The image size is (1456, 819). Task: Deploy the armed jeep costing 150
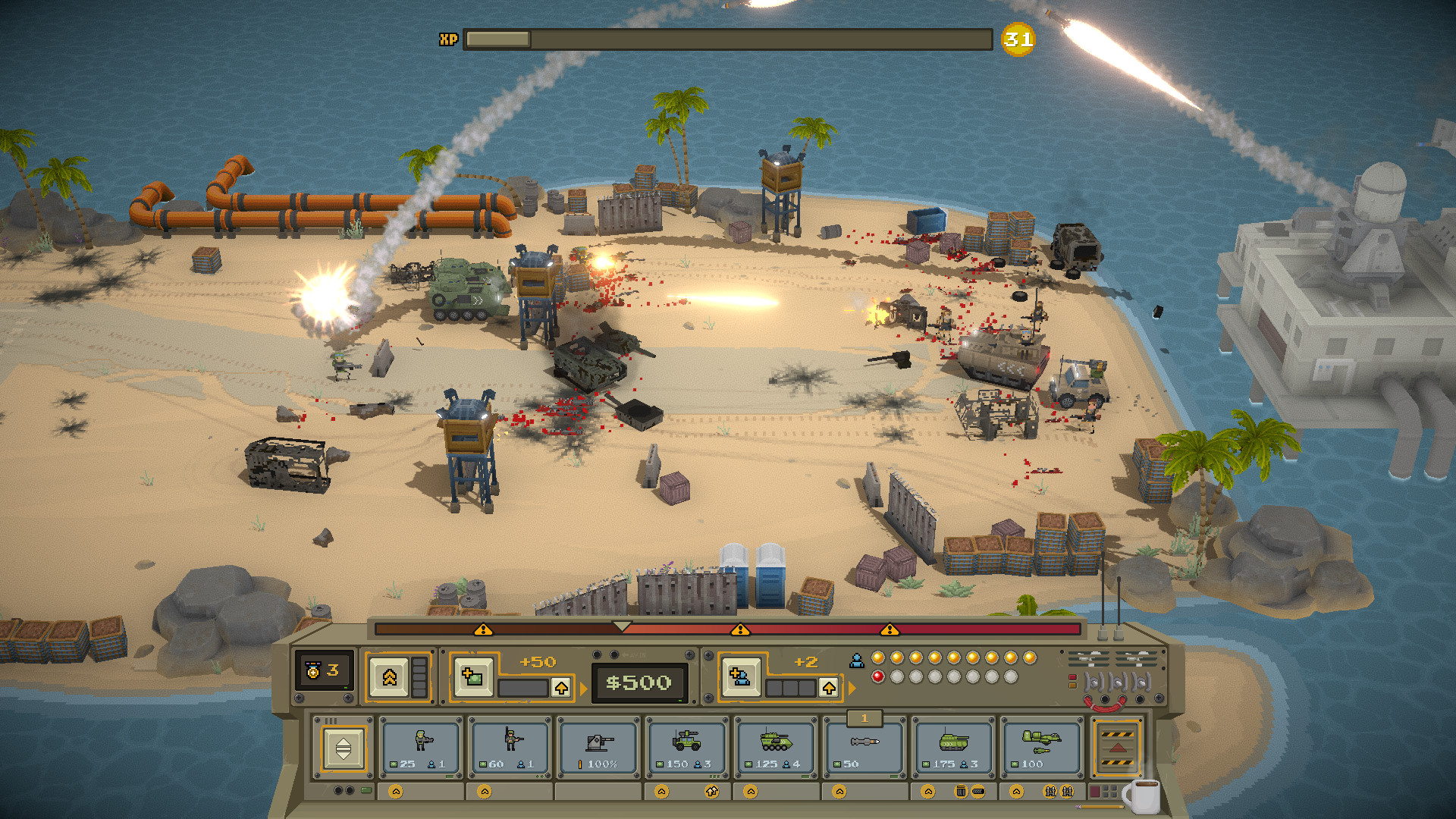[687, 746]
